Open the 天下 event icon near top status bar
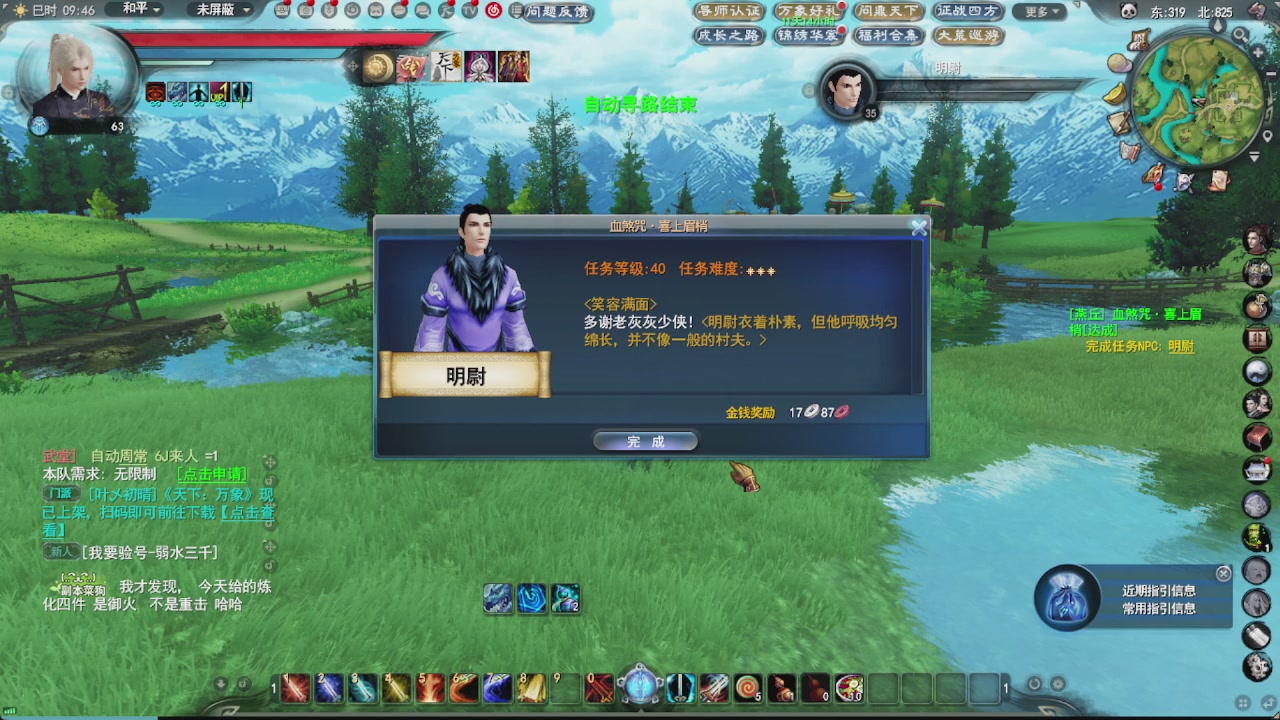The image size is (1280, 720). (446, 65)
